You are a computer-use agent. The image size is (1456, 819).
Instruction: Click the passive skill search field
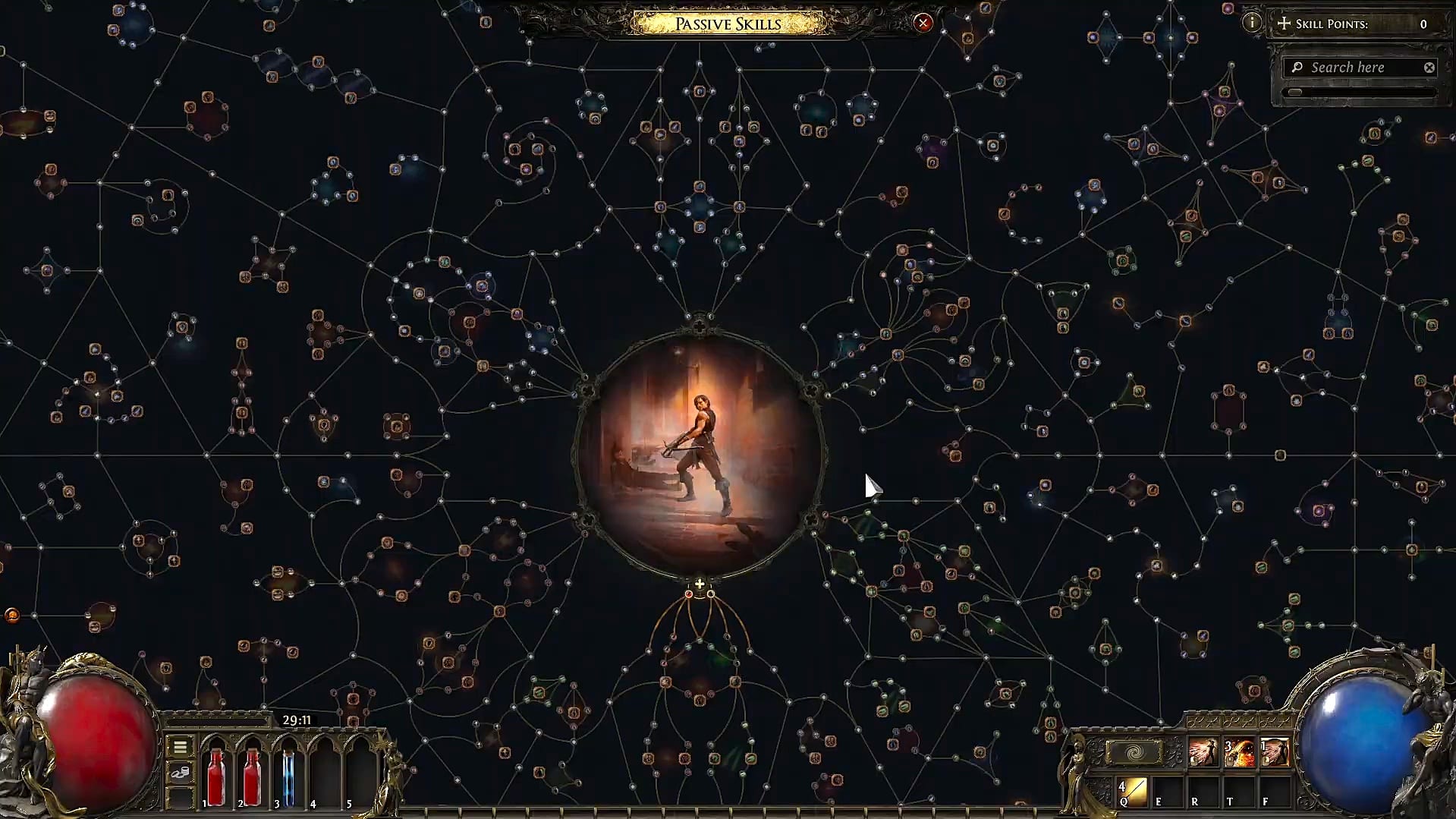click(x=1358, y=68)
